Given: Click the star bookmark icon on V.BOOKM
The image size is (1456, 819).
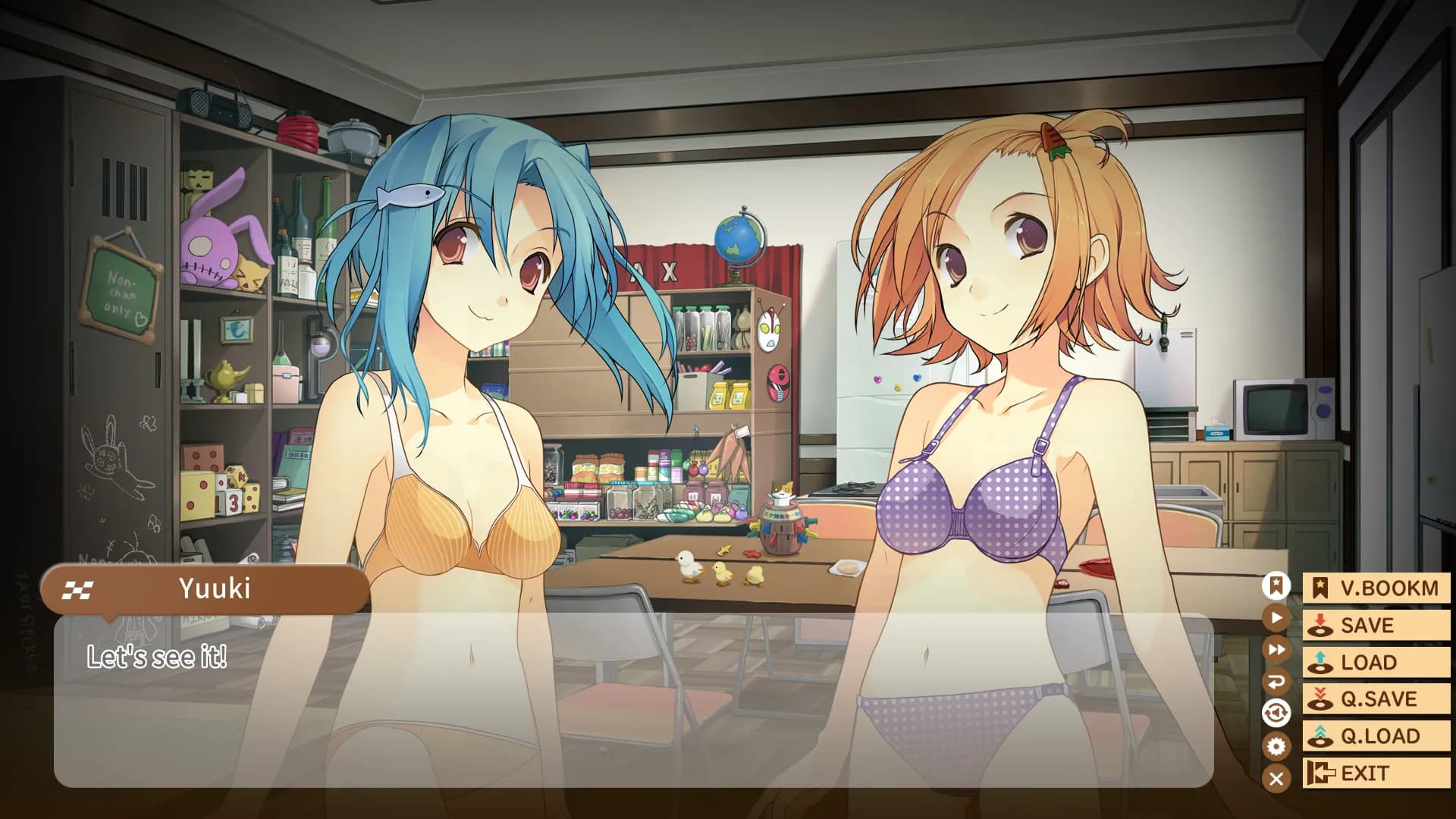Looking at the screenshot, I should tap(1319, 588).
